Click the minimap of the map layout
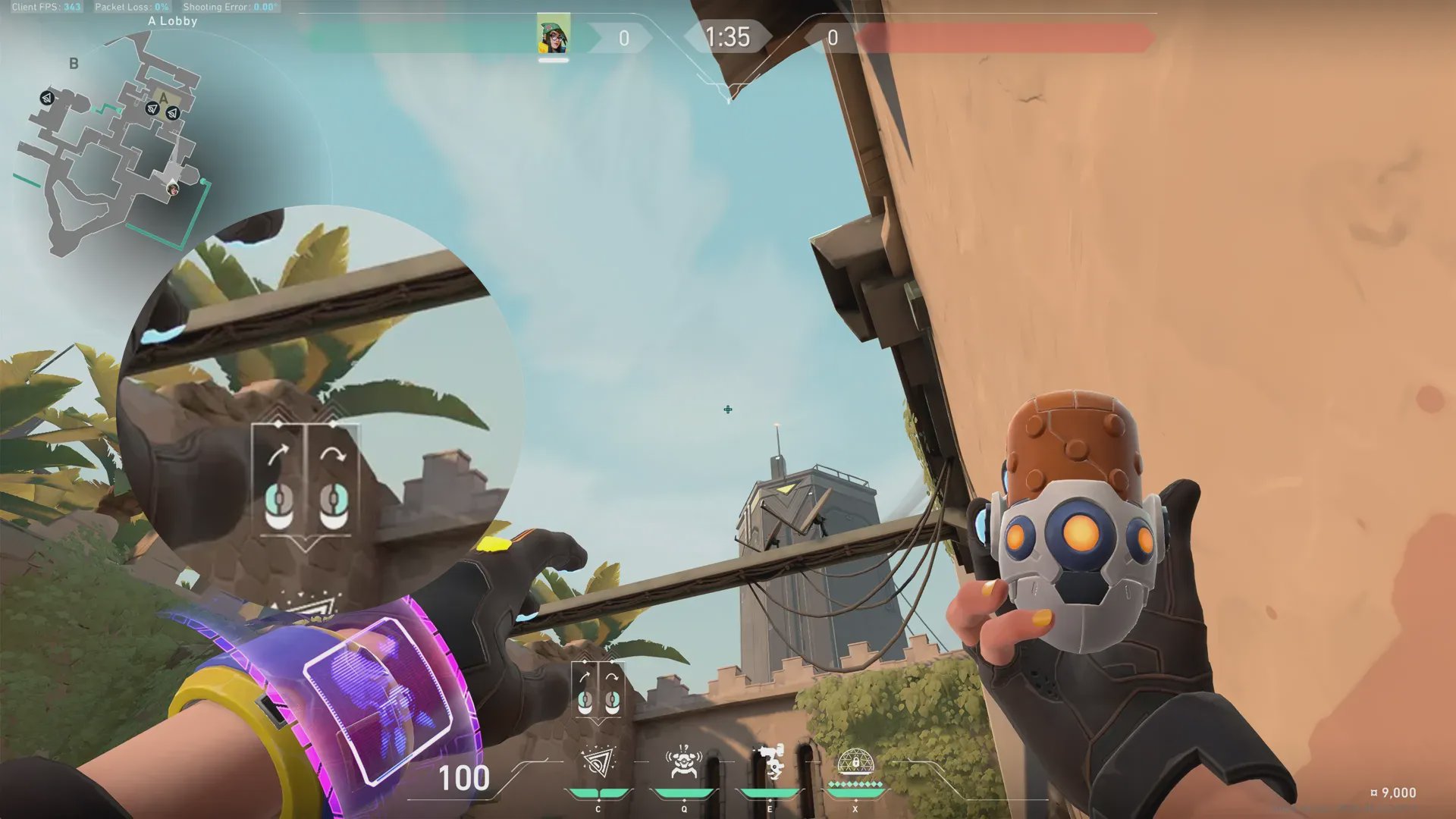The width and height of the screenshot is (1456, 819). (x=114, y=144)
